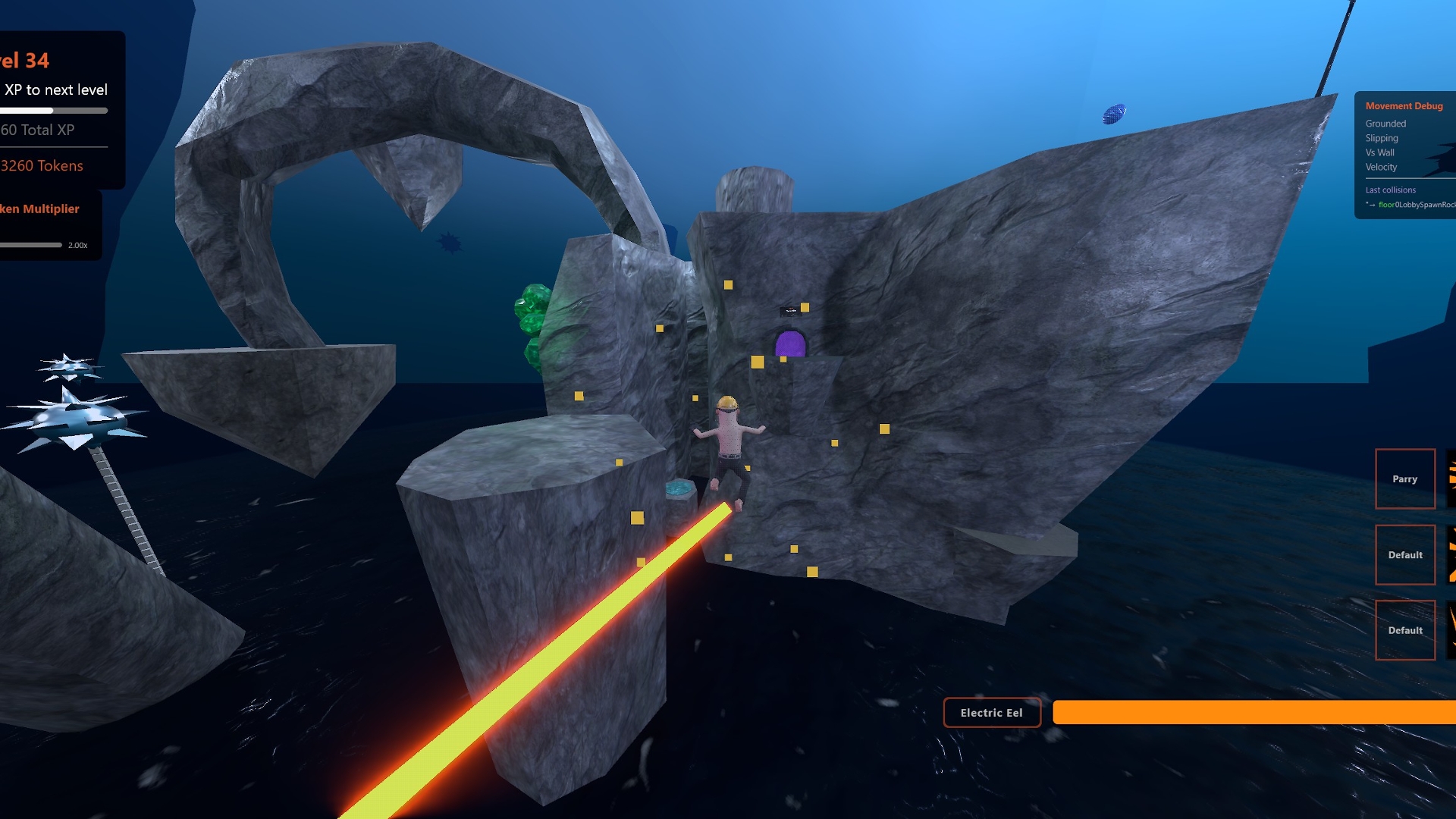The height and width of the screenshot is (819, 1456).
Task: Select the Parry ability slot
Action: click(1404, 479)
